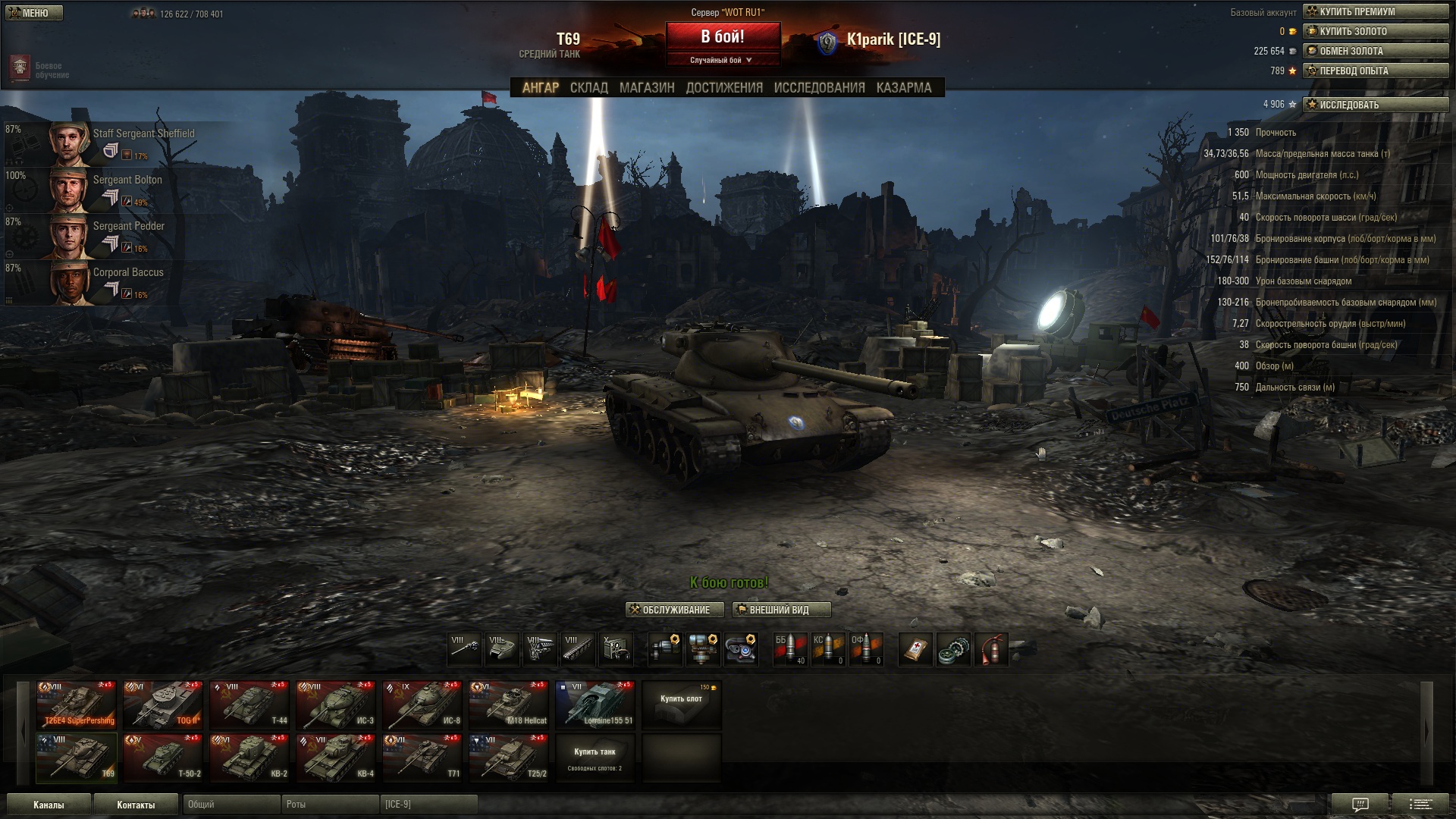Open the Каналы chat channels
The height and width of the screenshot is (819, 1456).
point(49,805)
